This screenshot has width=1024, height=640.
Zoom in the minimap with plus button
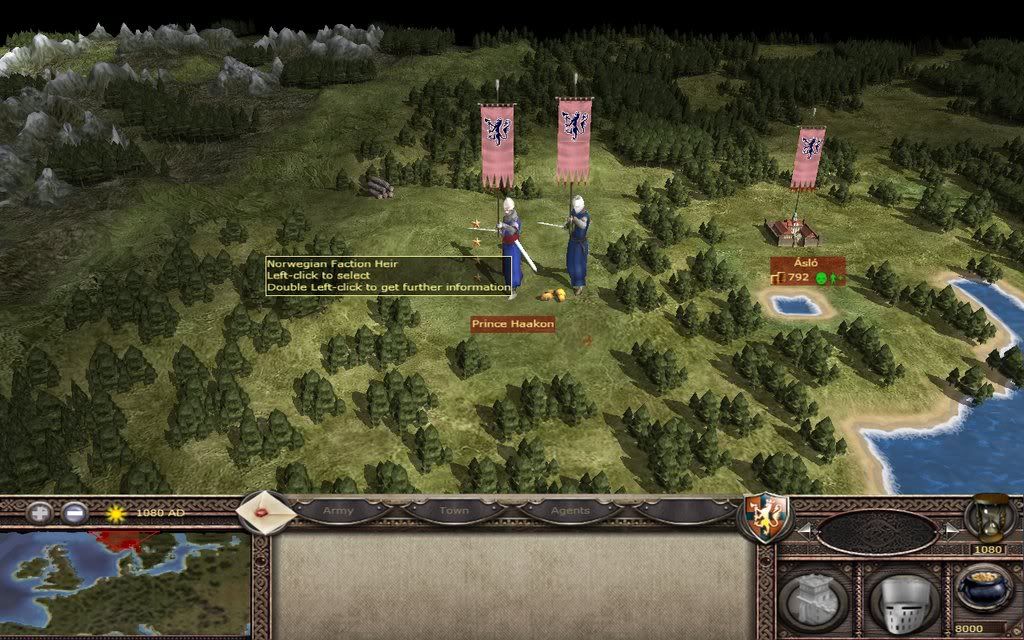38,514
